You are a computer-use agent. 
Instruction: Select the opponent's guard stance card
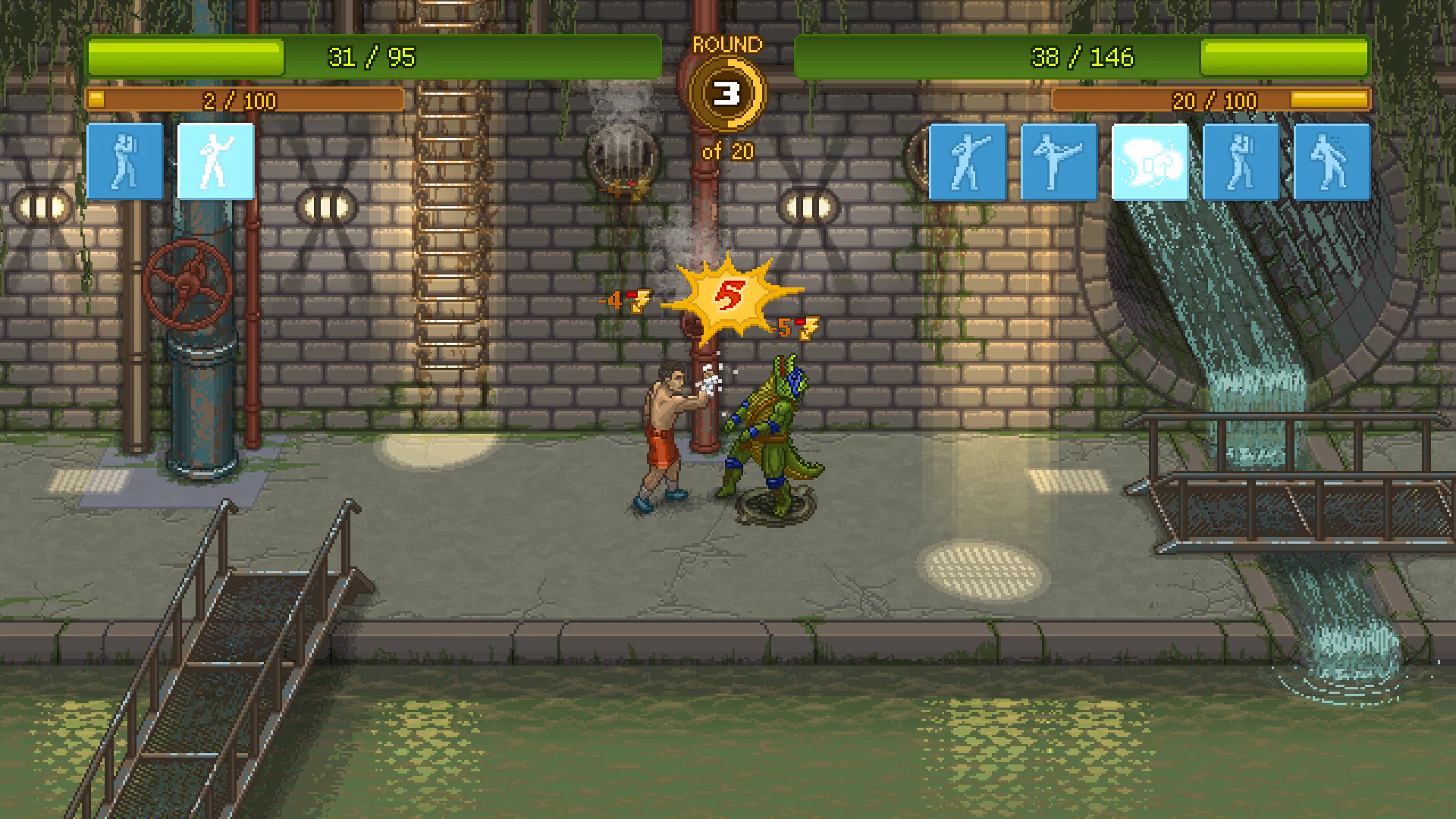[1240, 162]
